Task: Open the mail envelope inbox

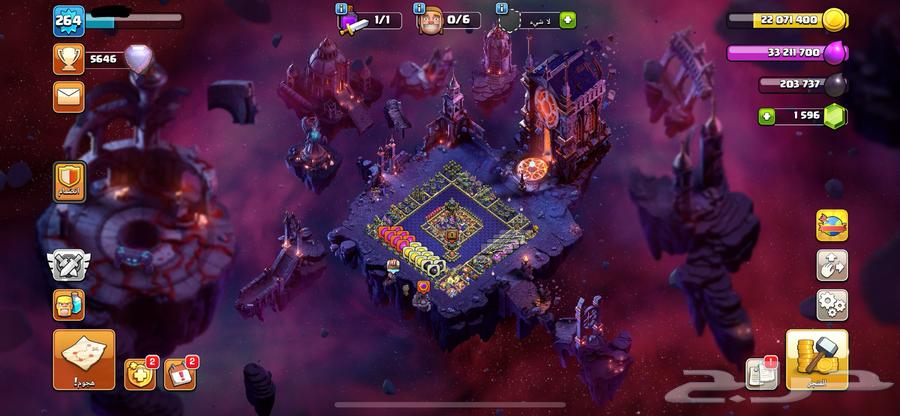Action: 68,97
